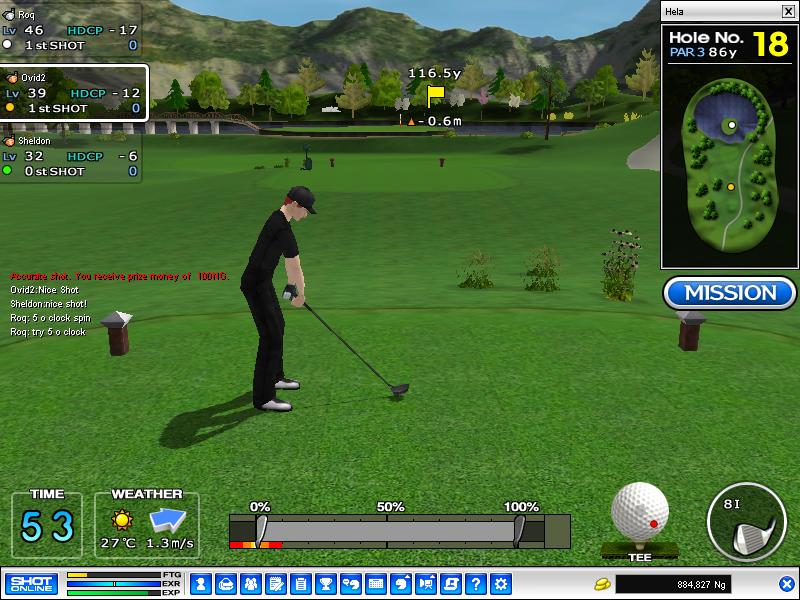
Task: Open the MISSION panel
Action: tap(729, 293)
